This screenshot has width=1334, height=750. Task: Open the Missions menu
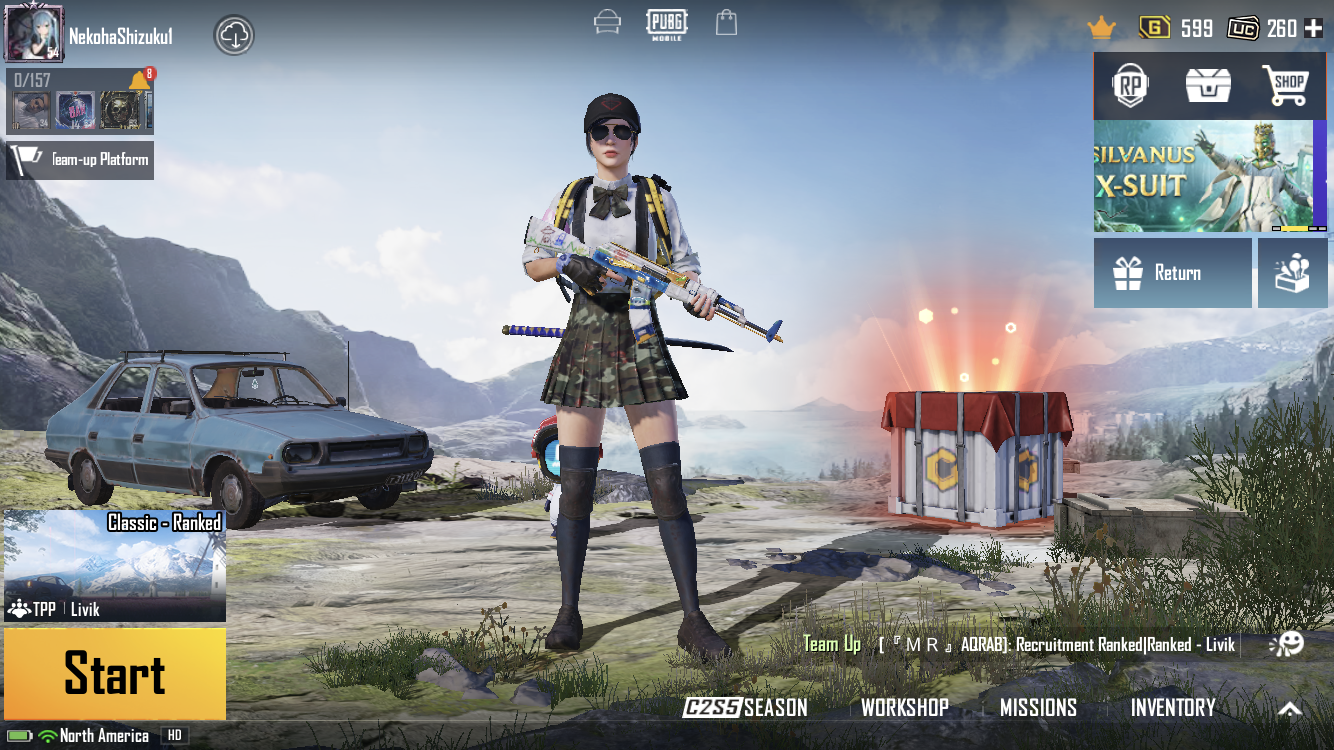1038,708
